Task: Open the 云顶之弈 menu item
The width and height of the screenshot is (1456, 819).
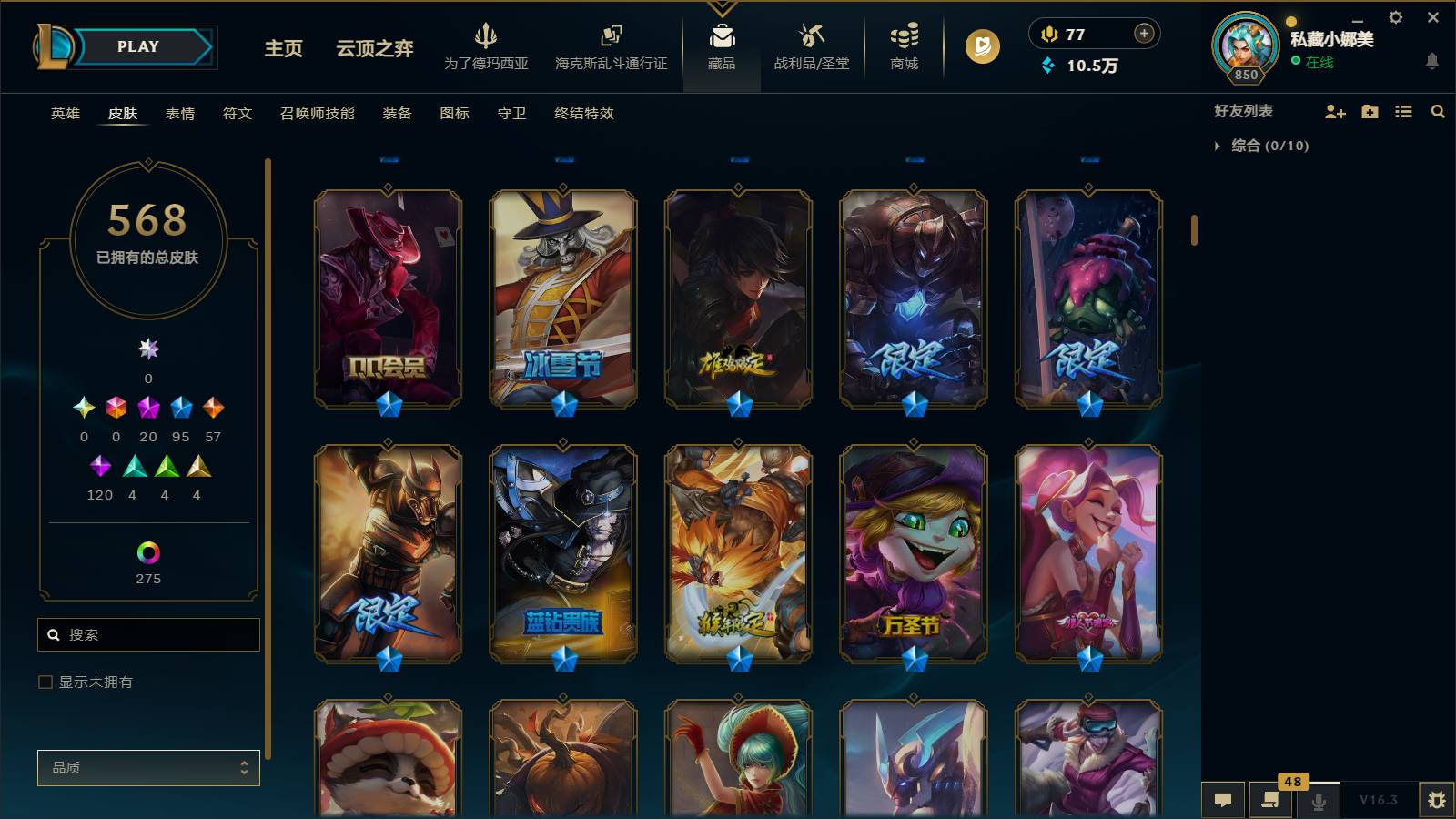Action: pos(375,50)
